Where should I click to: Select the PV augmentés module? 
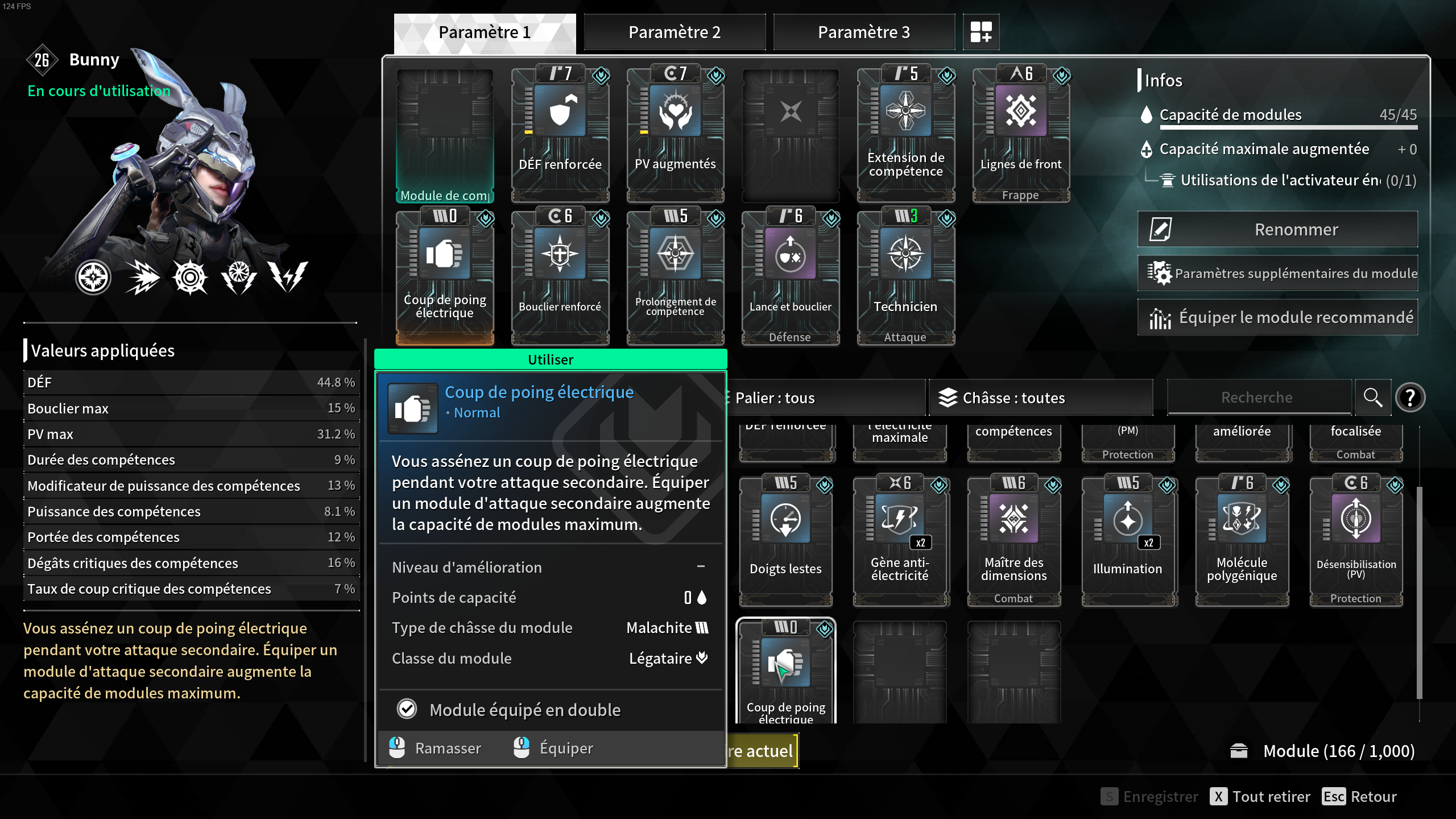coord(675,131)
